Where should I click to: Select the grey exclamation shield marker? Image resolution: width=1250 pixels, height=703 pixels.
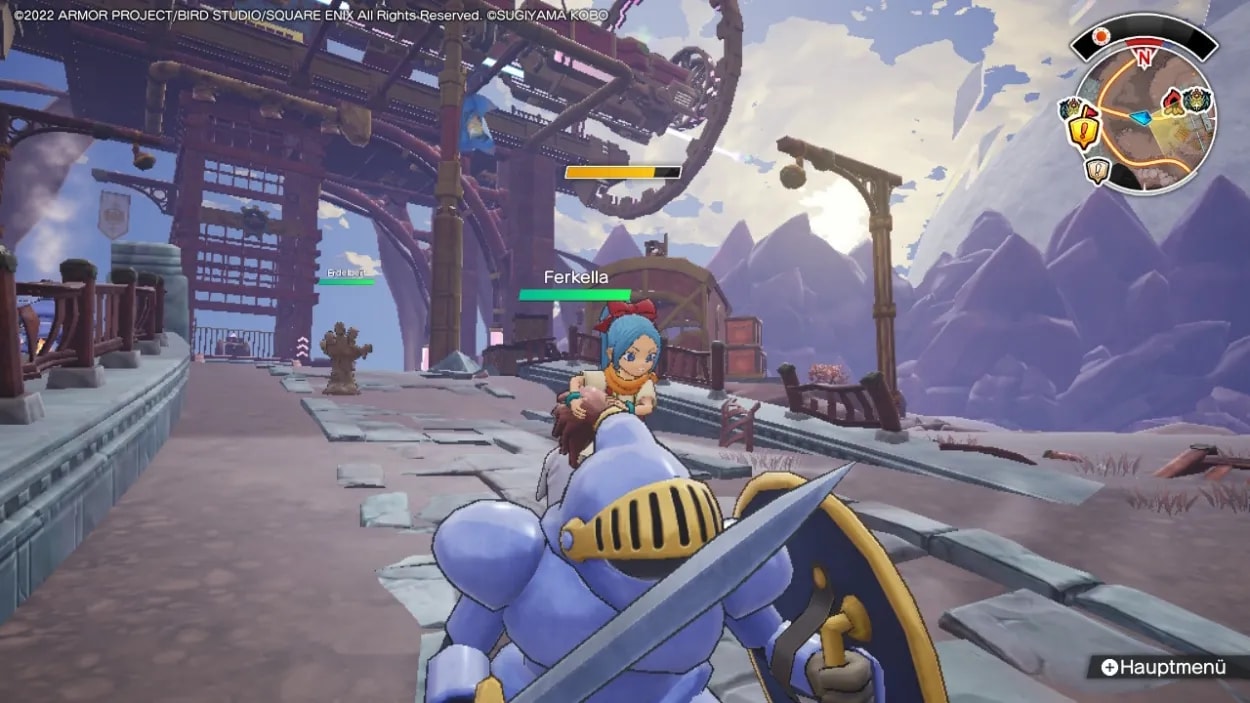[x=1098, y=171]
